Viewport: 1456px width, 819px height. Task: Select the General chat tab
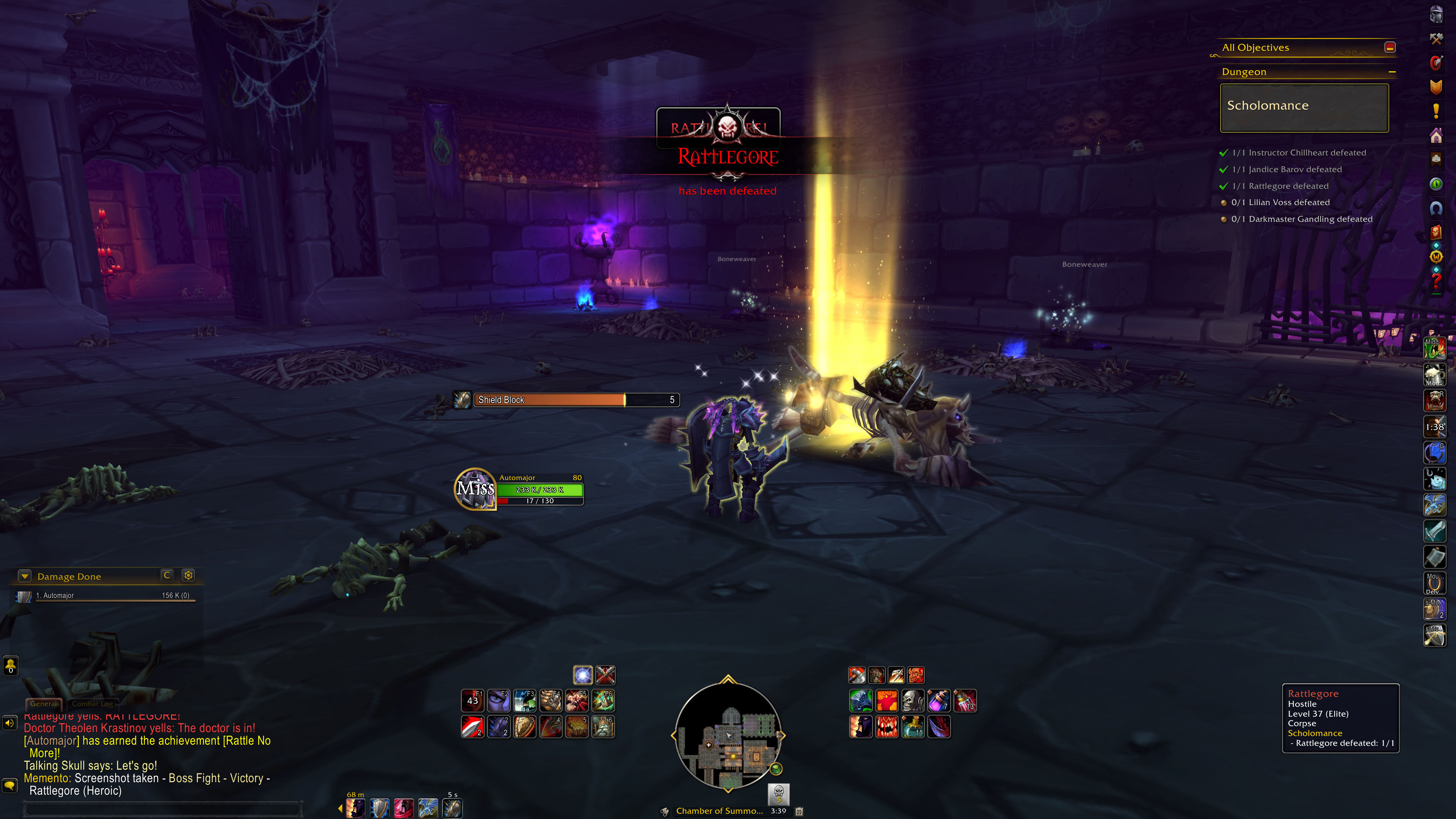(x=44, y=704)
